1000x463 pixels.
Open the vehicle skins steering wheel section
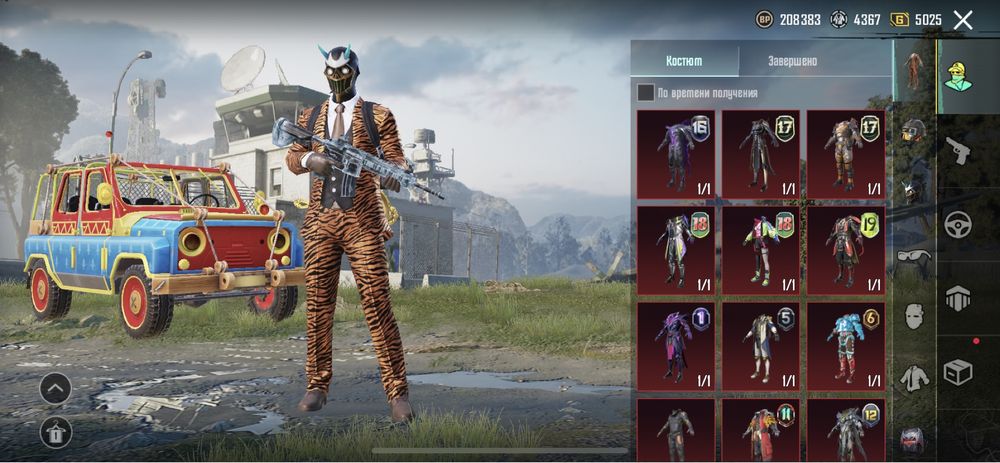pyautogui.click(x=958, y=224)
